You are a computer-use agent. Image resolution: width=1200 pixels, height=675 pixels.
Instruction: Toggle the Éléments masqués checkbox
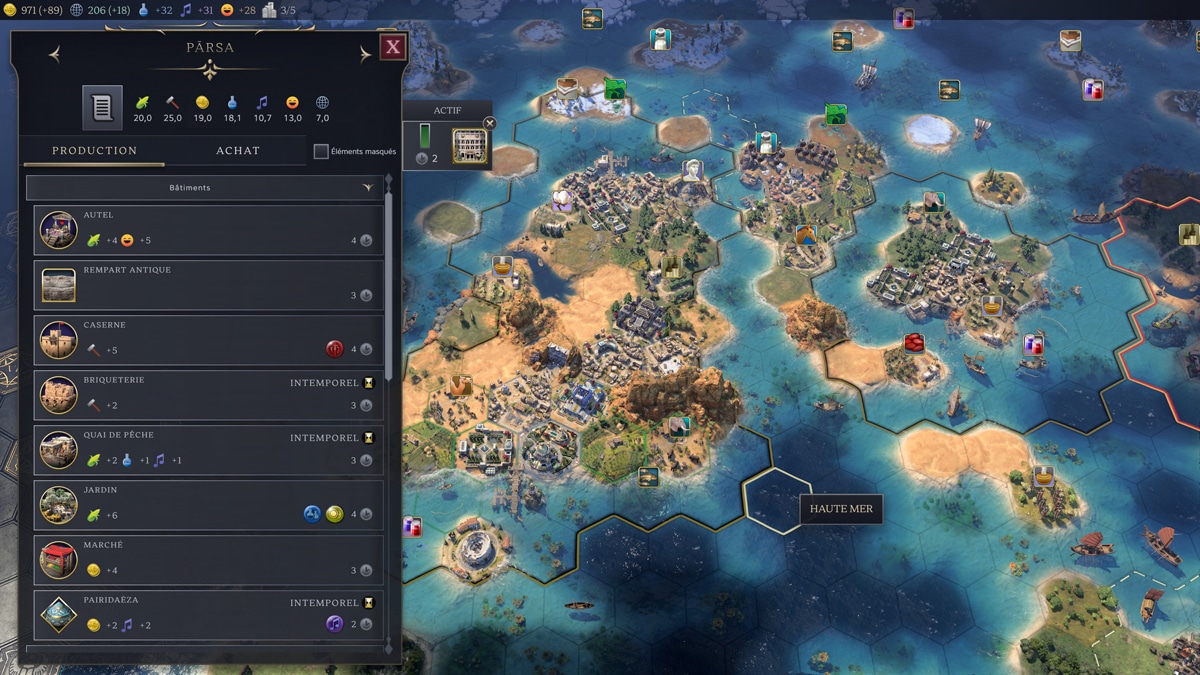pyautogui.click(x=321, y=152)
